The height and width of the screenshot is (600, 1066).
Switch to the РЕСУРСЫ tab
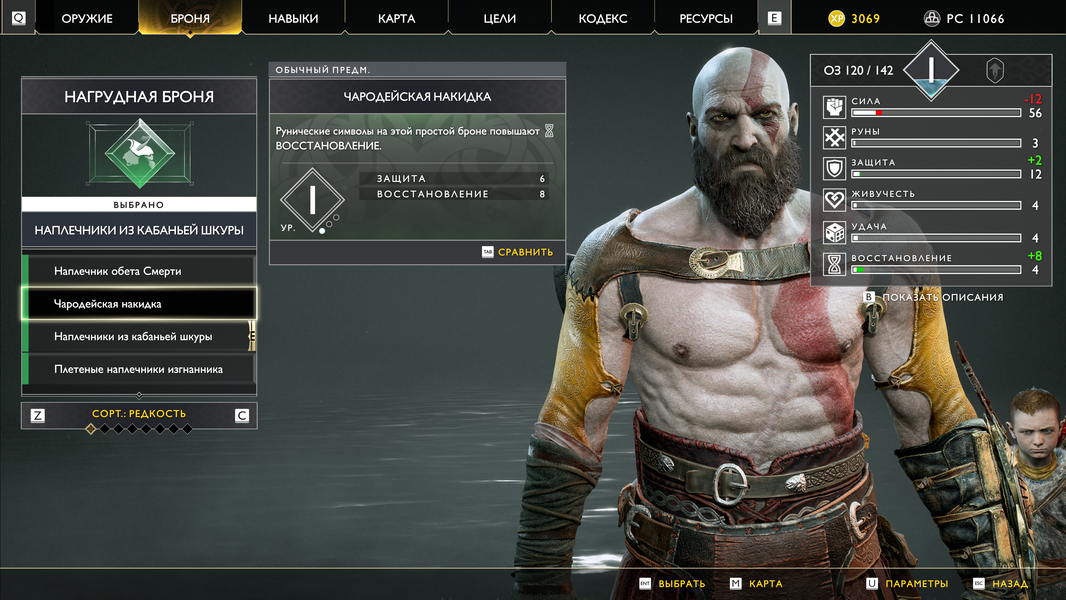(706, 18)
